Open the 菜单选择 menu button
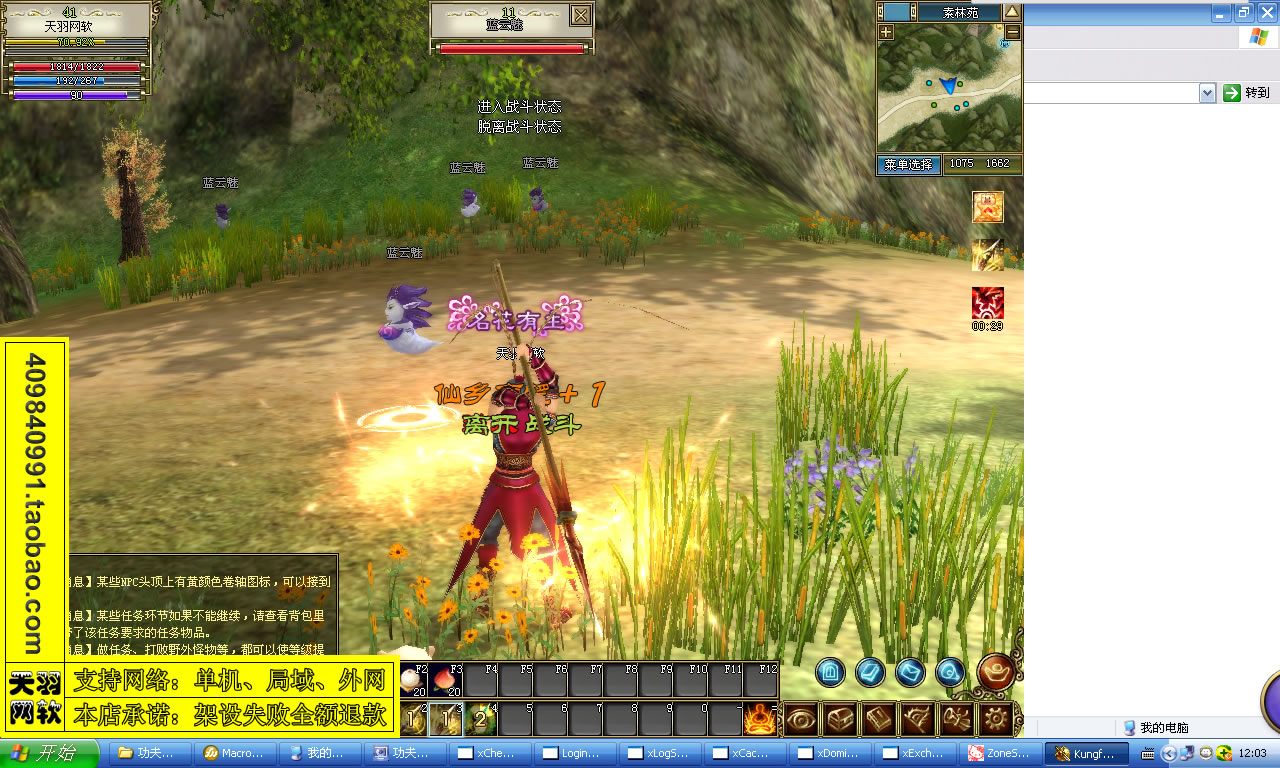1280x768 pixels. click(x=908, y=164)
